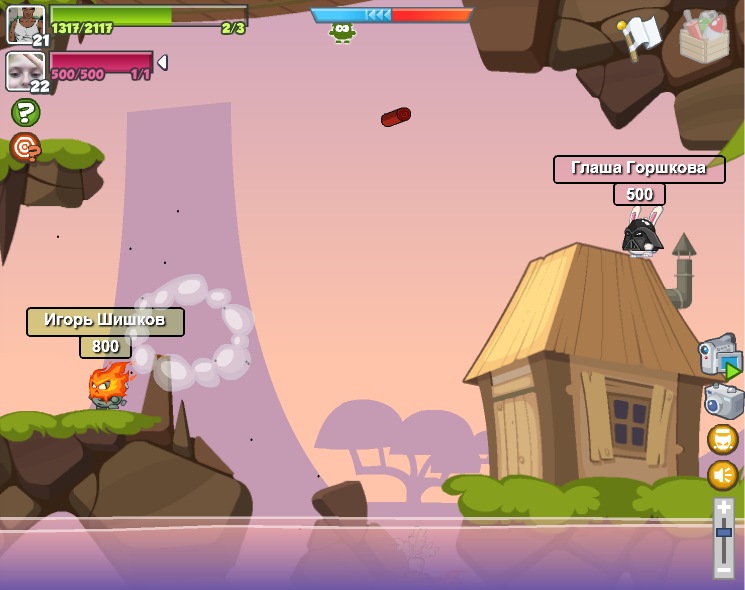Image resolution: width=745 pixels, height=590 pixels.
Task: Mute sound with the orange speaker button
Action: click(722, 475)
